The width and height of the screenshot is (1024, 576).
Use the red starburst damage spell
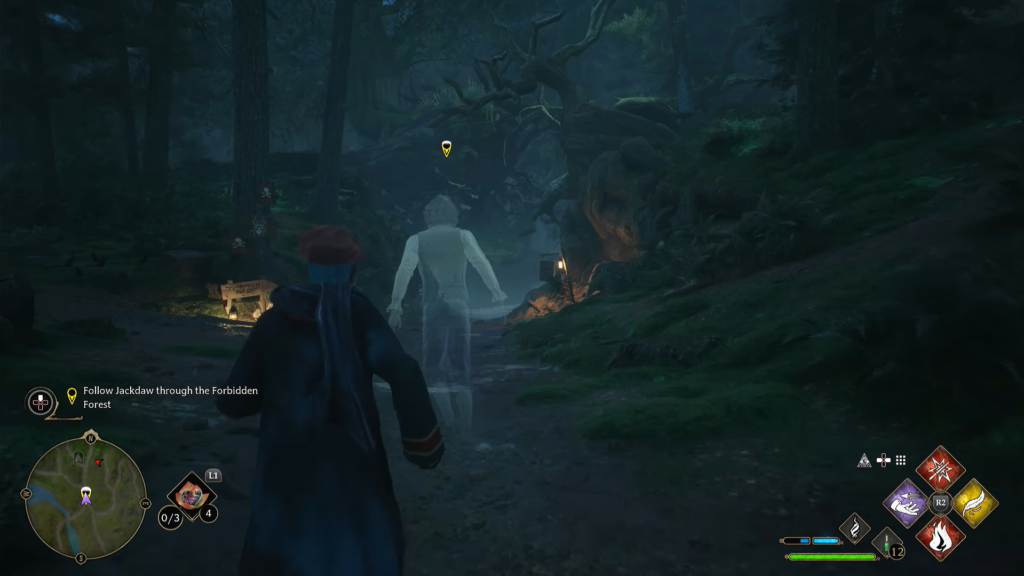(x=940, y=468)
